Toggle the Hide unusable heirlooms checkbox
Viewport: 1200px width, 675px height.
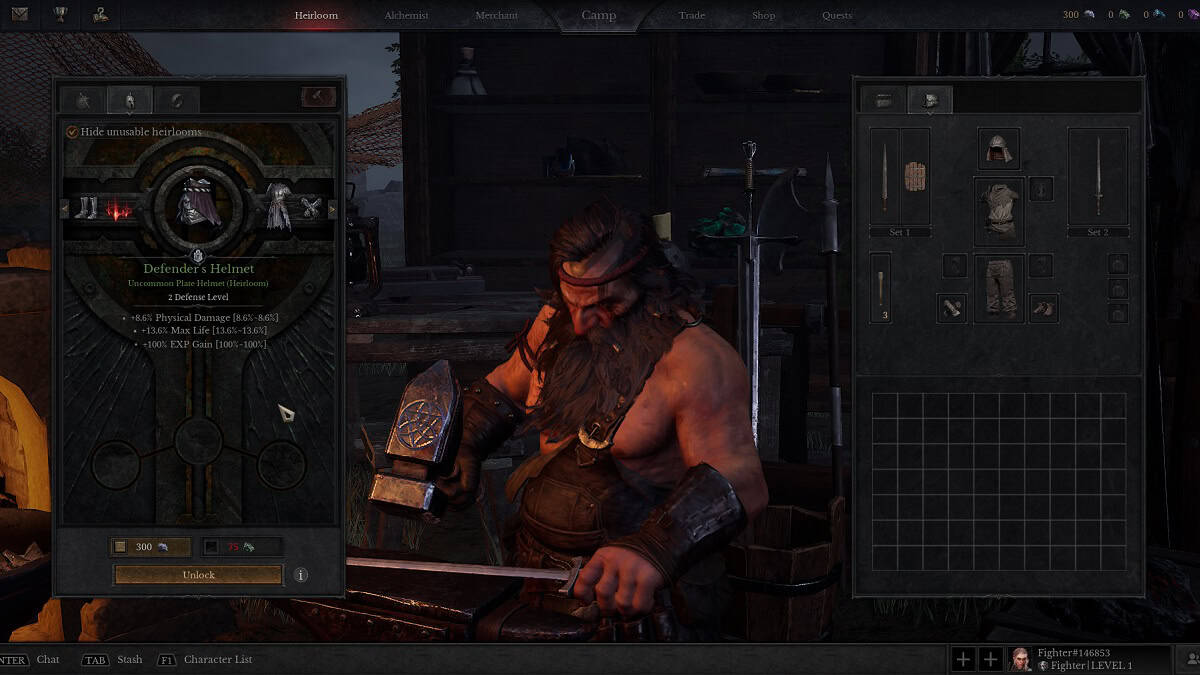coord(72,132)
